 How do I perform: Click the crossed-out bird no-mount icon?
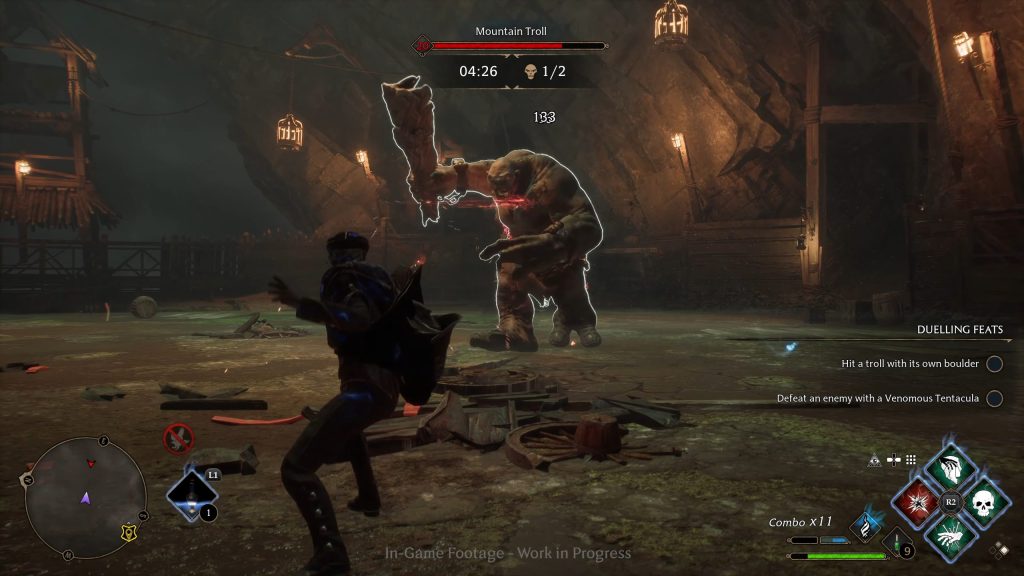(178, 437)
